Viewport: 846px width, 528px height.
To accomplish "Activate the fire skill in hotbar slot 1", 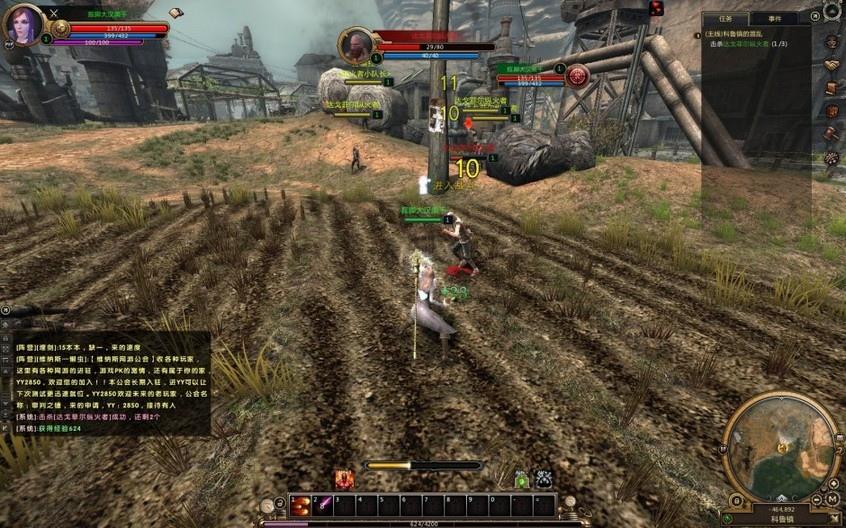I will 300,505.
